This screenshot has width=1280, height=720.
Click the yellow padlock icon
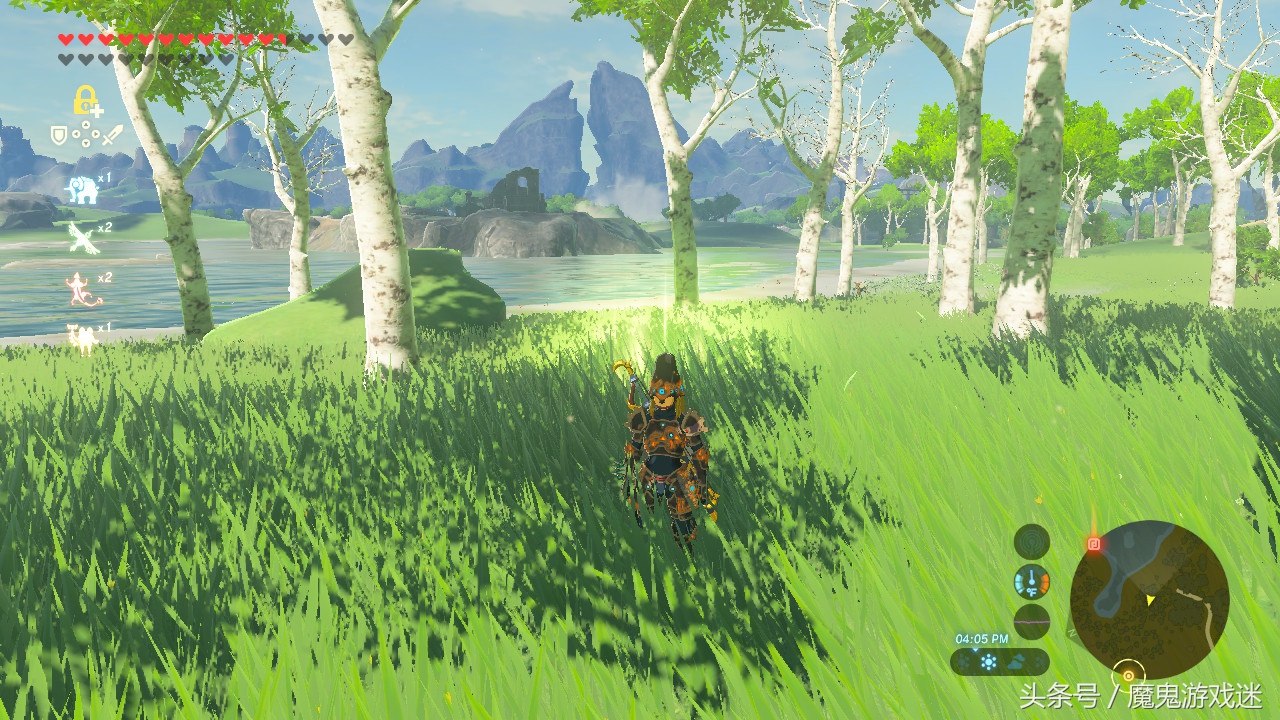coord(84,100)
